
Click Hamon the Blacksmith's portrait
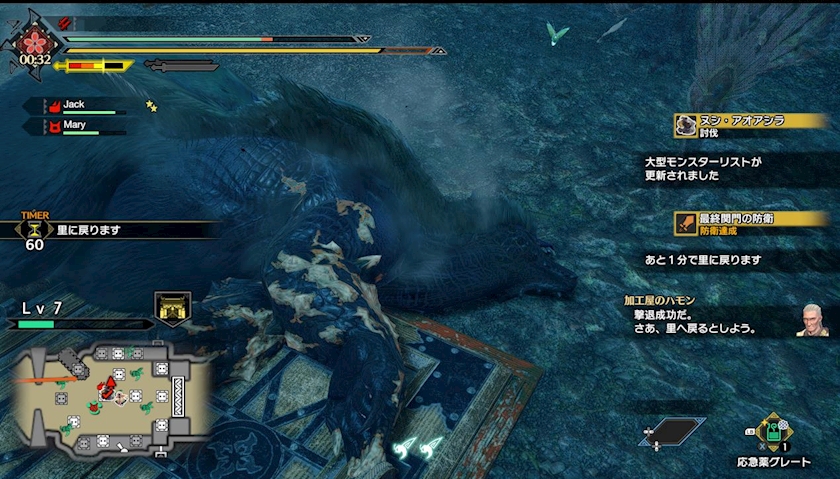pyautogui.click(x=812, y=320)
